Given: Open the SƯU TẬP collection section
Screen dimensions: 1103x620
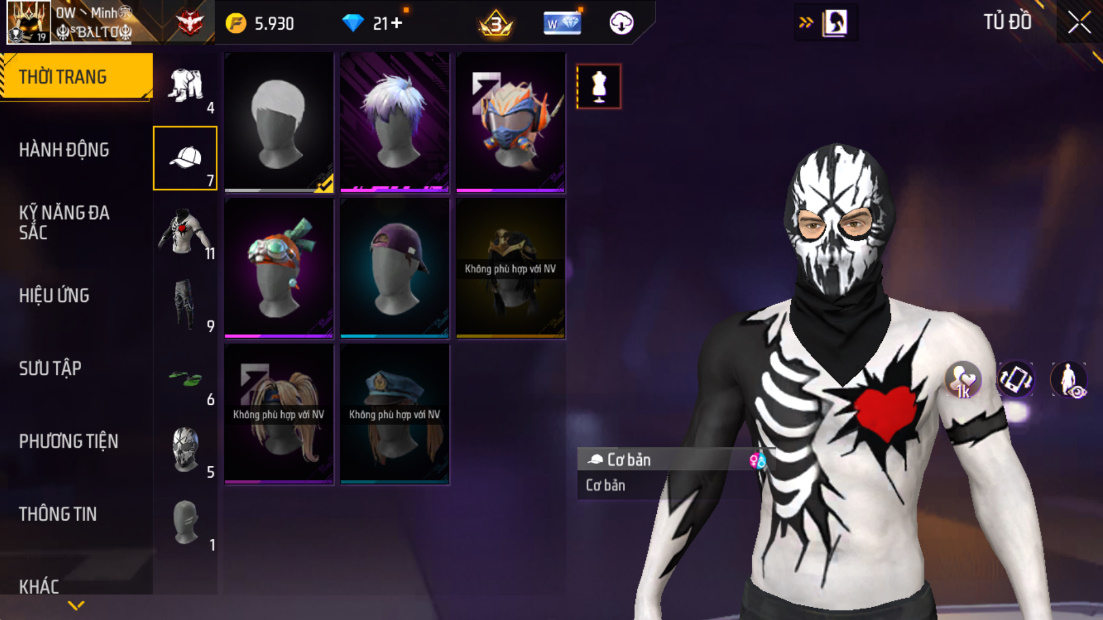Looking at the screenshot, I should [x=50, y=368].
